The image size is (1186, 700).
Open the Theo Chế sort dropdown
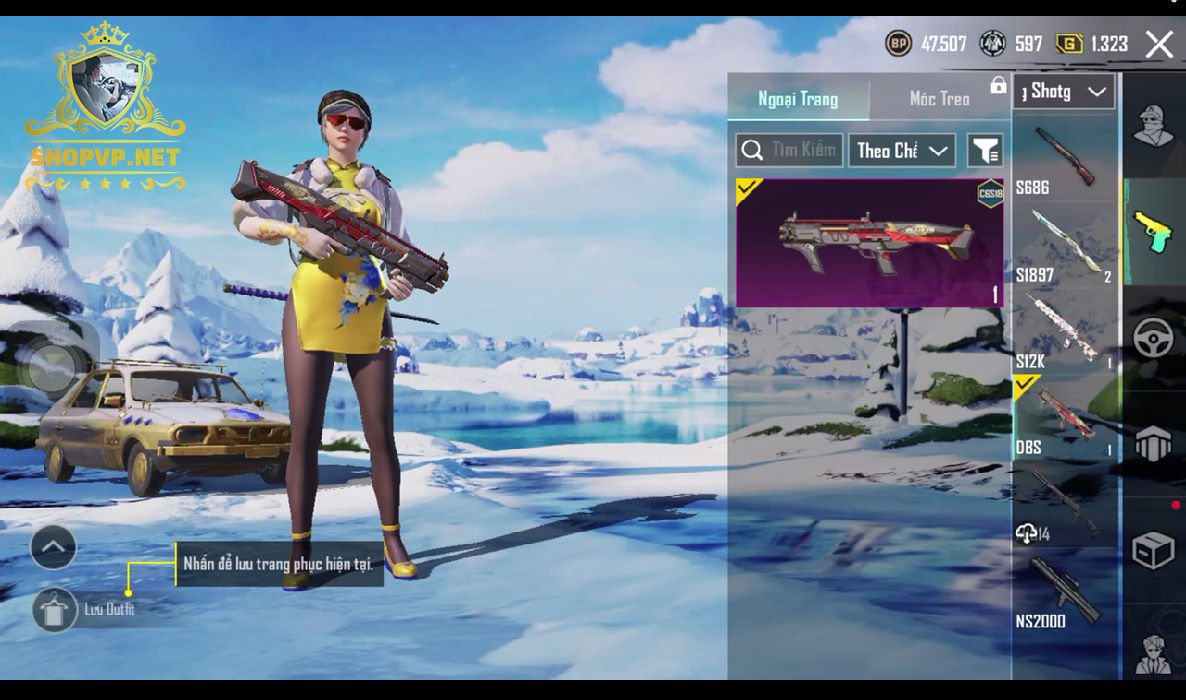tap(901, 151)
